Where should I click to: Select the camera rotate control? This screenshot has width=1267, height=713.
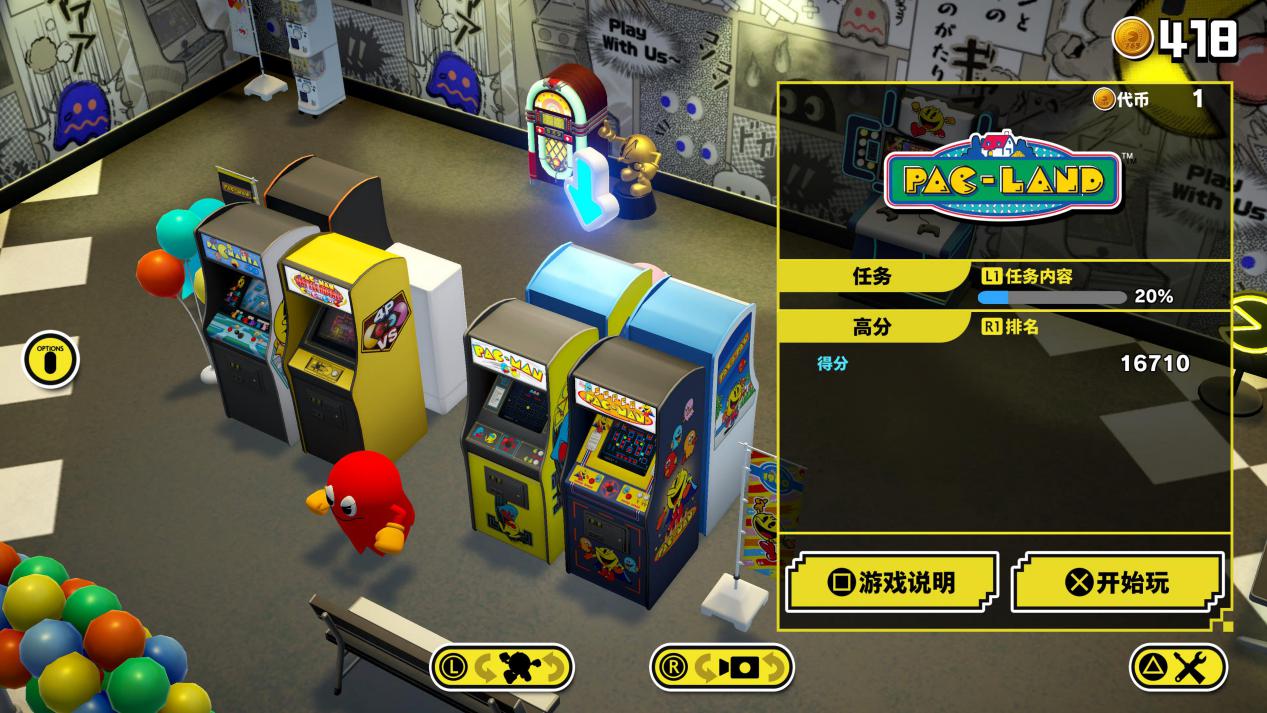(x=721, y=667)
